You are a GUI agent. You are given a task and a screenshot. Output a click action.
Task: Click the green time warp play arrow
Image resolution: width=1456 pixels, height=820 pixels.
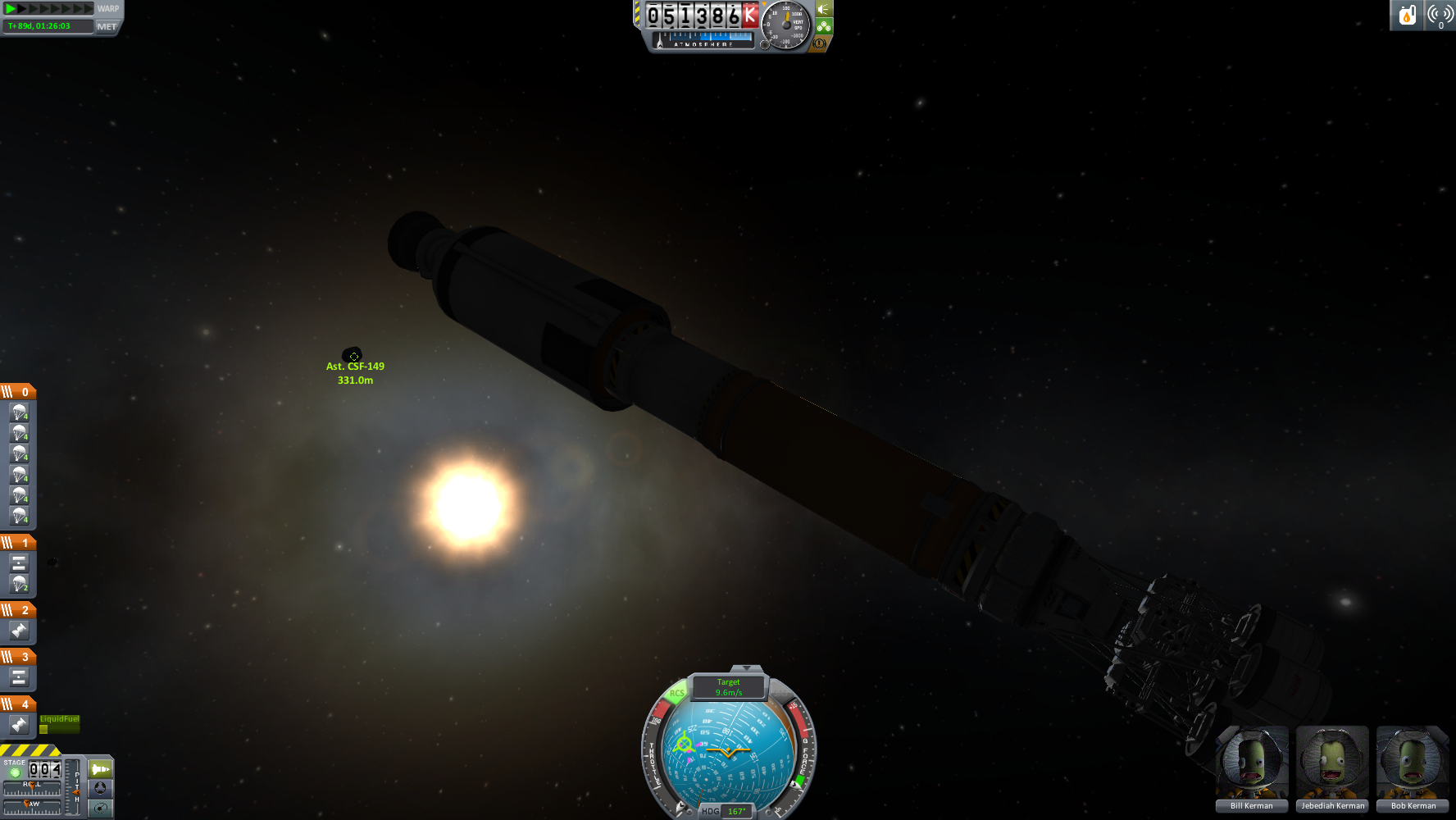[11, 9]
